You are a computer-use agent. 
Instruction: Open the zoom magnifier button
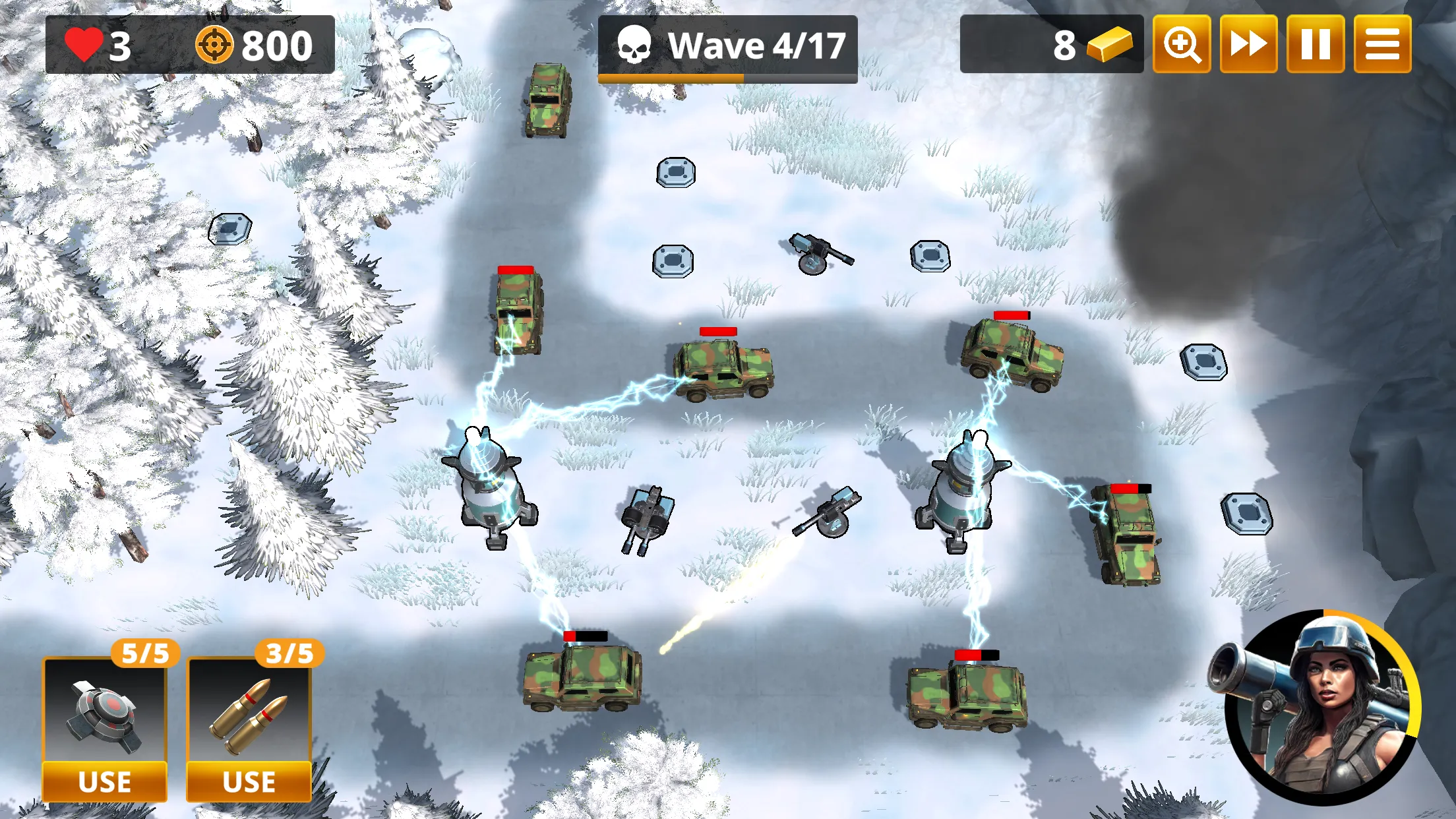pyautogui.click(x=1181, y=45)
